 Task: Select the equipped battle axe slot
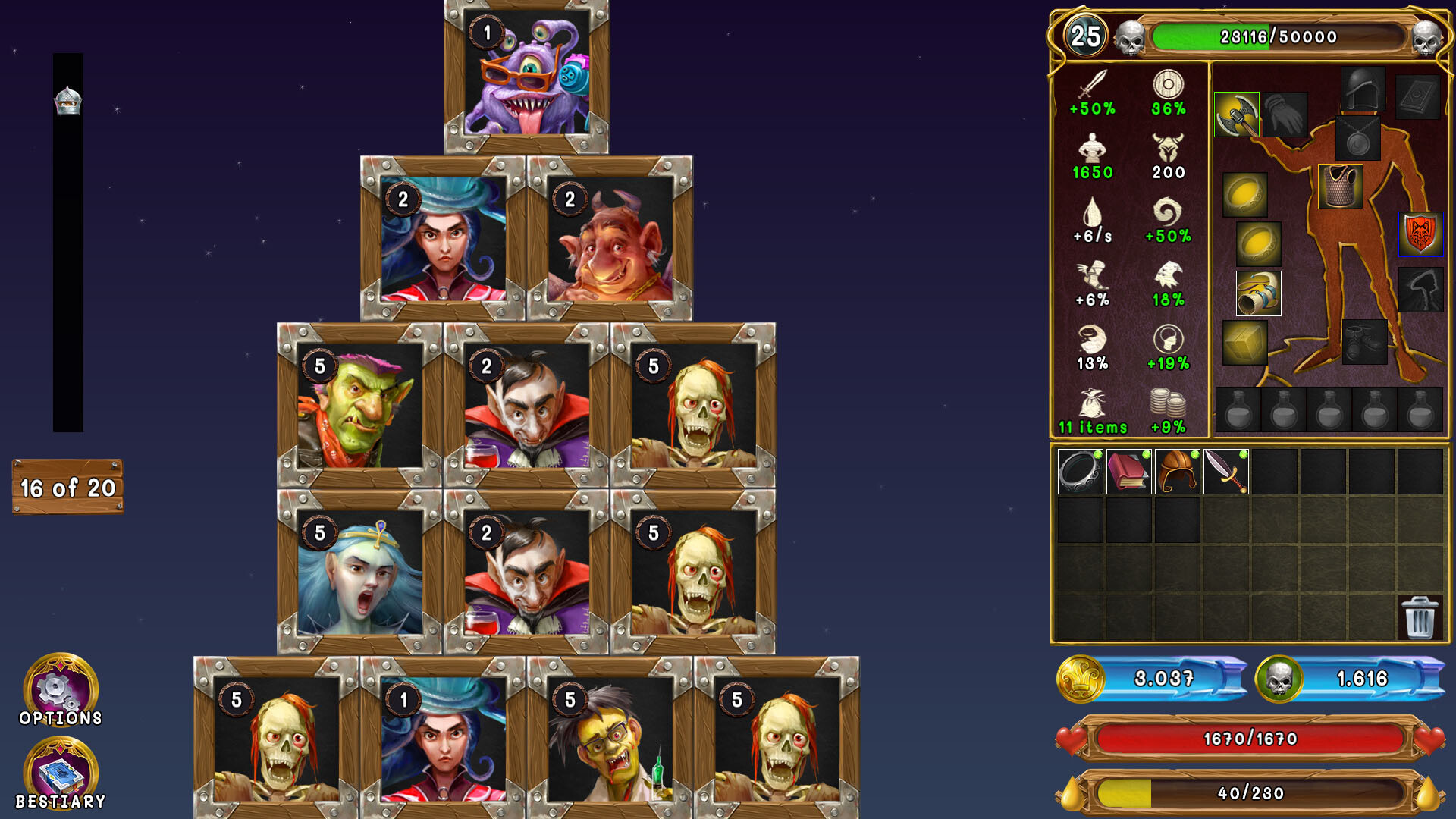point(1237,115)
